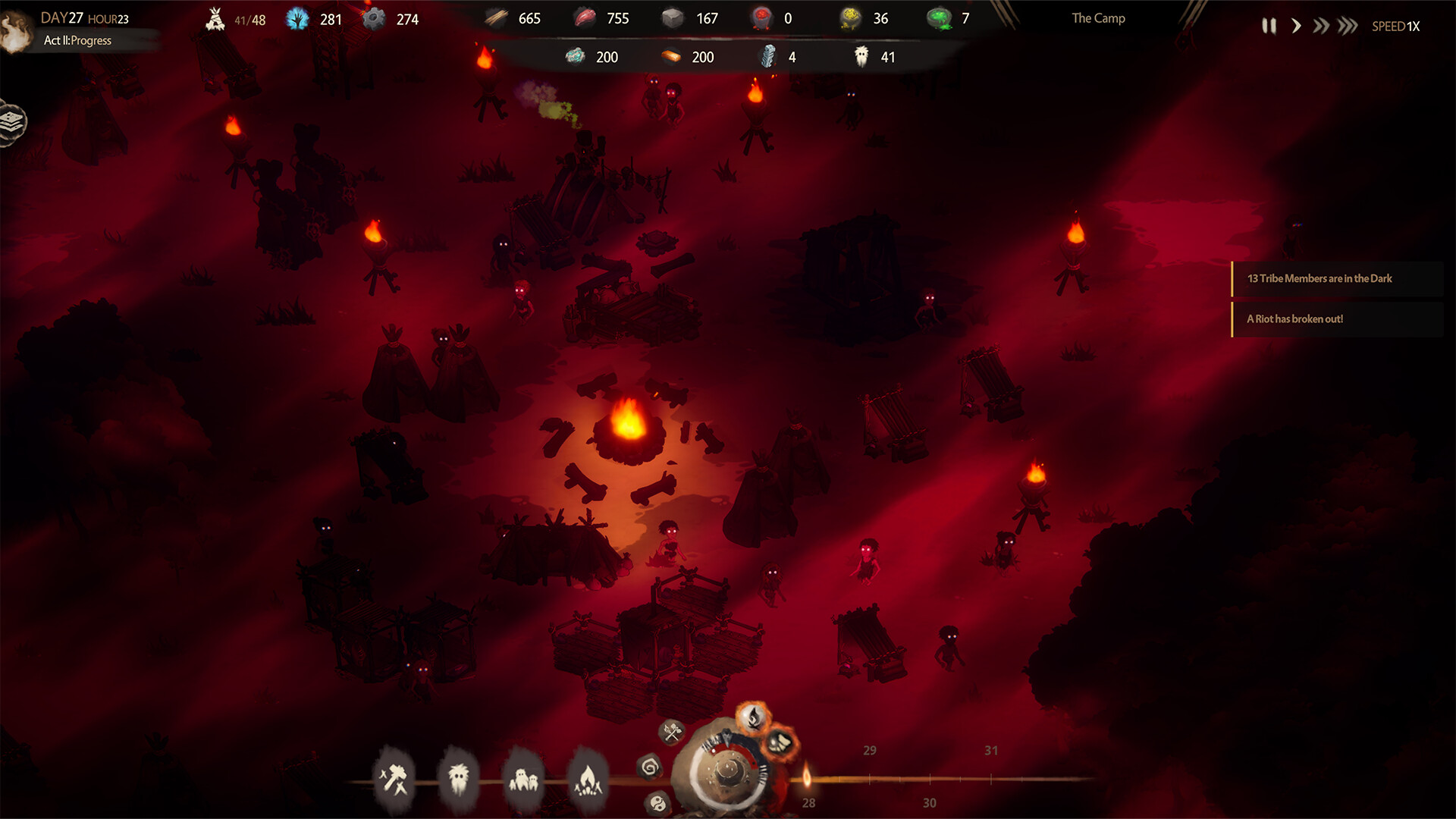This screenshot has height=819, width=1456.
Task: Open the overlay layers panel on the left edge
Action: tap(11, 121)
